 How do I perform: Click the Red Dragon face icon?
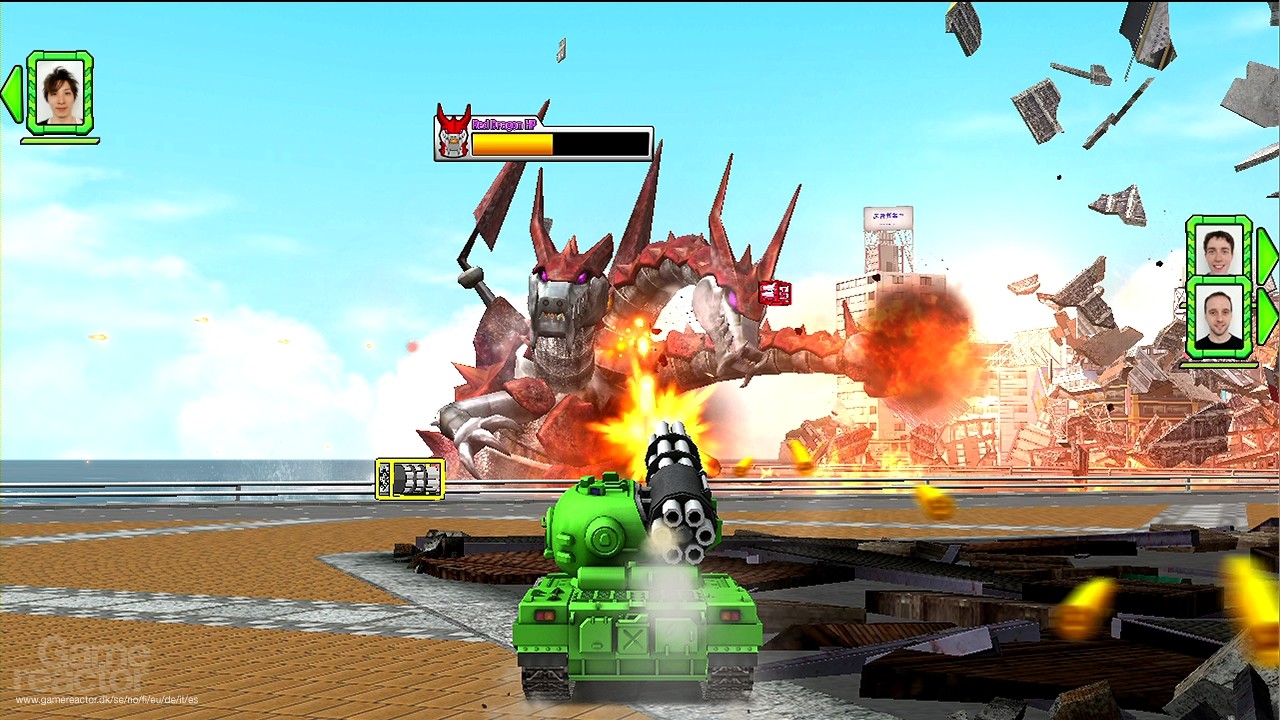point(452,130)
